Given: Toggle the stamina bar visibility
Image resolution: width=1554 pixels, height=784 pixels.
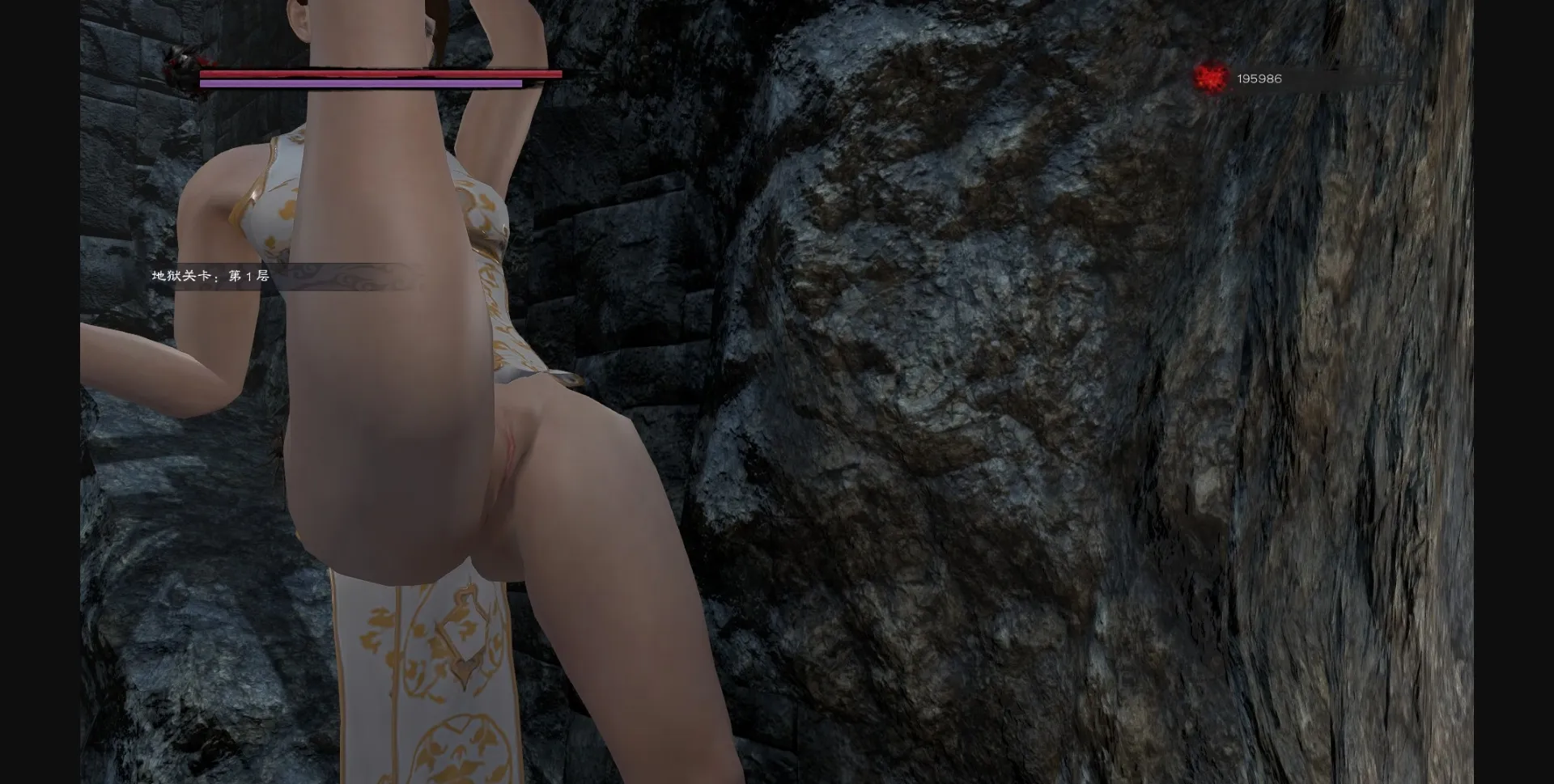Looking at the screenshot, I should (360, 85).
